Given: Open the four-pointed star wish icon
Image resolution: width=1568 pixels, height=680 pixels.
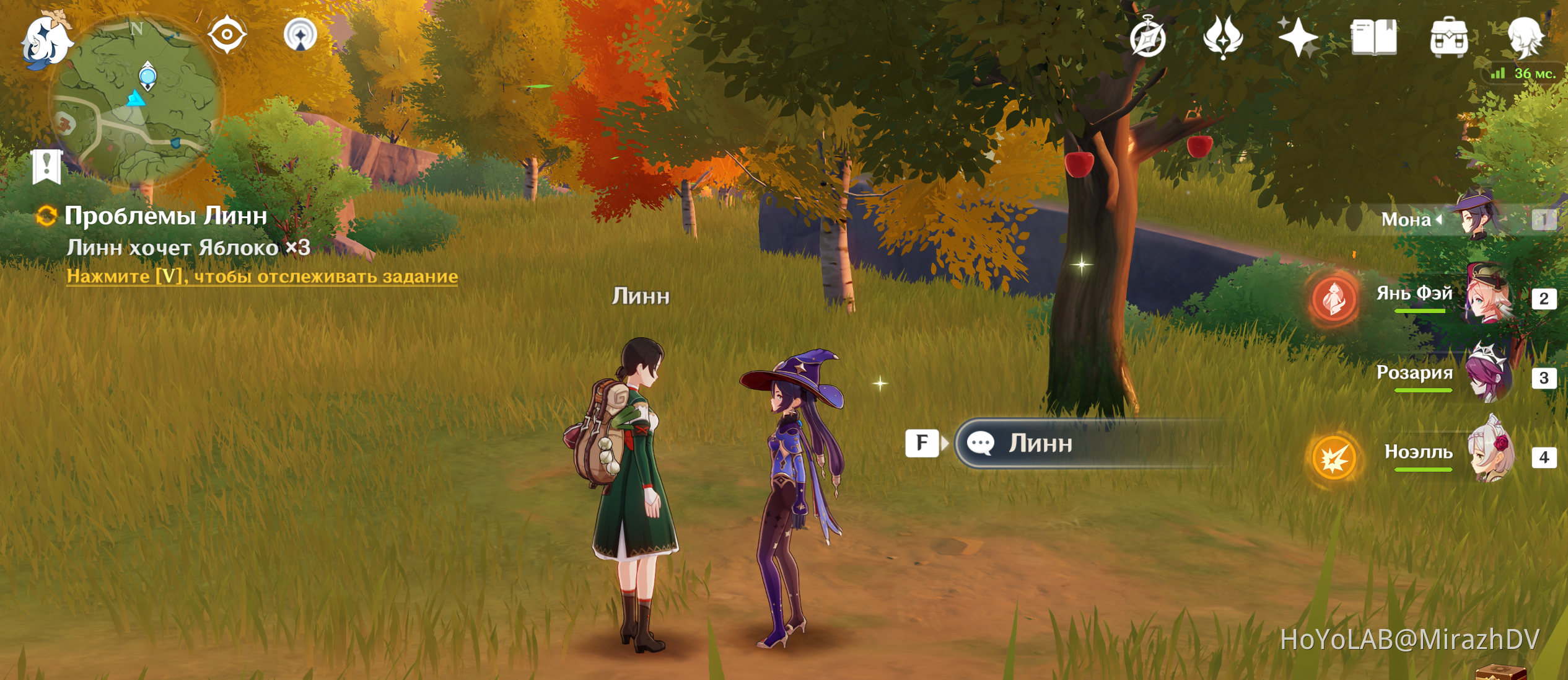Looking at the screenshot, I should pyautogui.click(x=1297, y=37).
